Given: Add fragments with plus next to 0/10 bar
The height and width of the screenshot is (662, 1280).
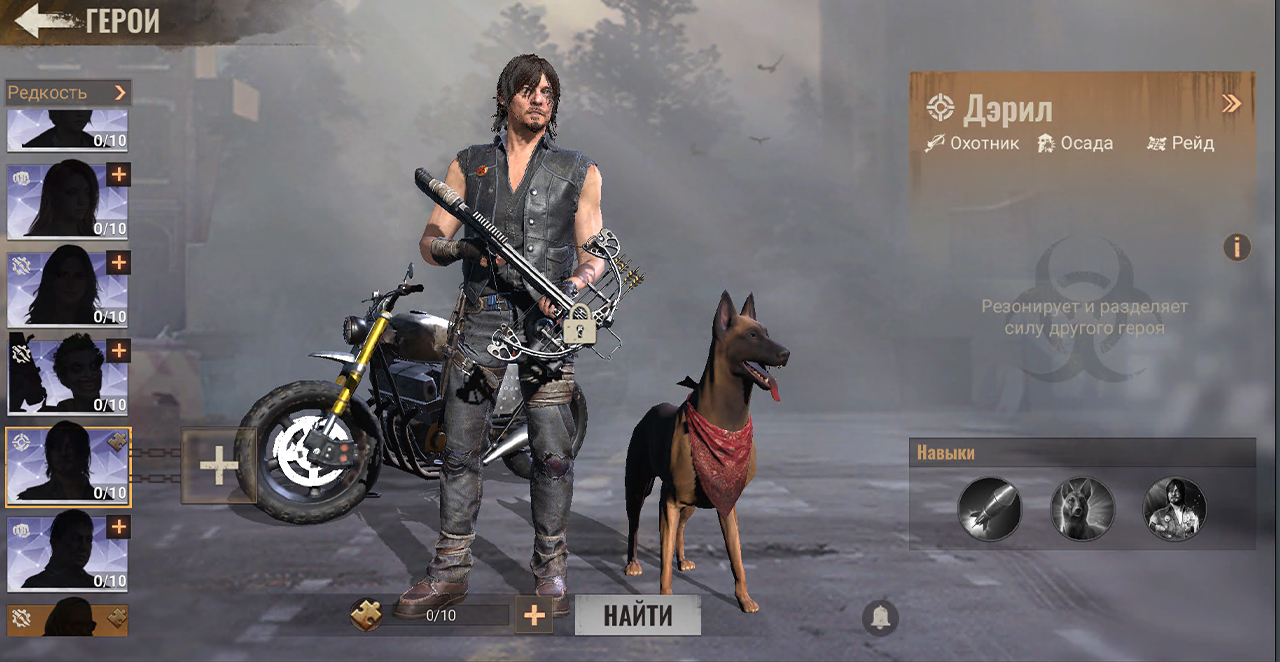Looking at the screenshot, I should coord(534,615).
